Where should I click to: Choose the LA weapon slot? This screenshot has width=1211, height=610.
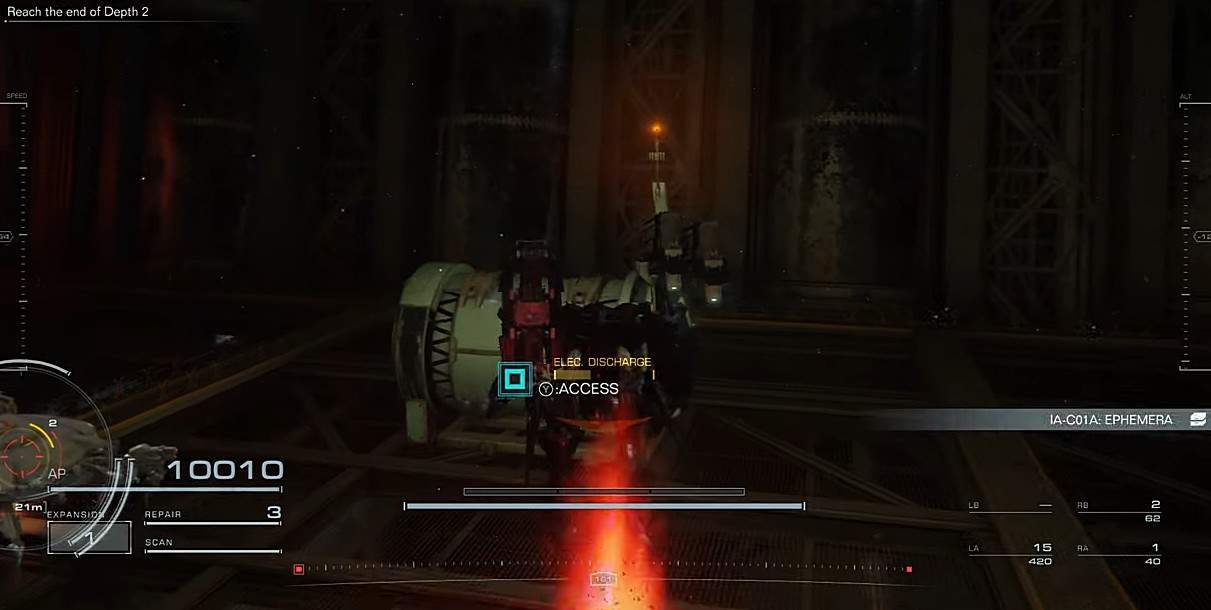coord(1010,553)
